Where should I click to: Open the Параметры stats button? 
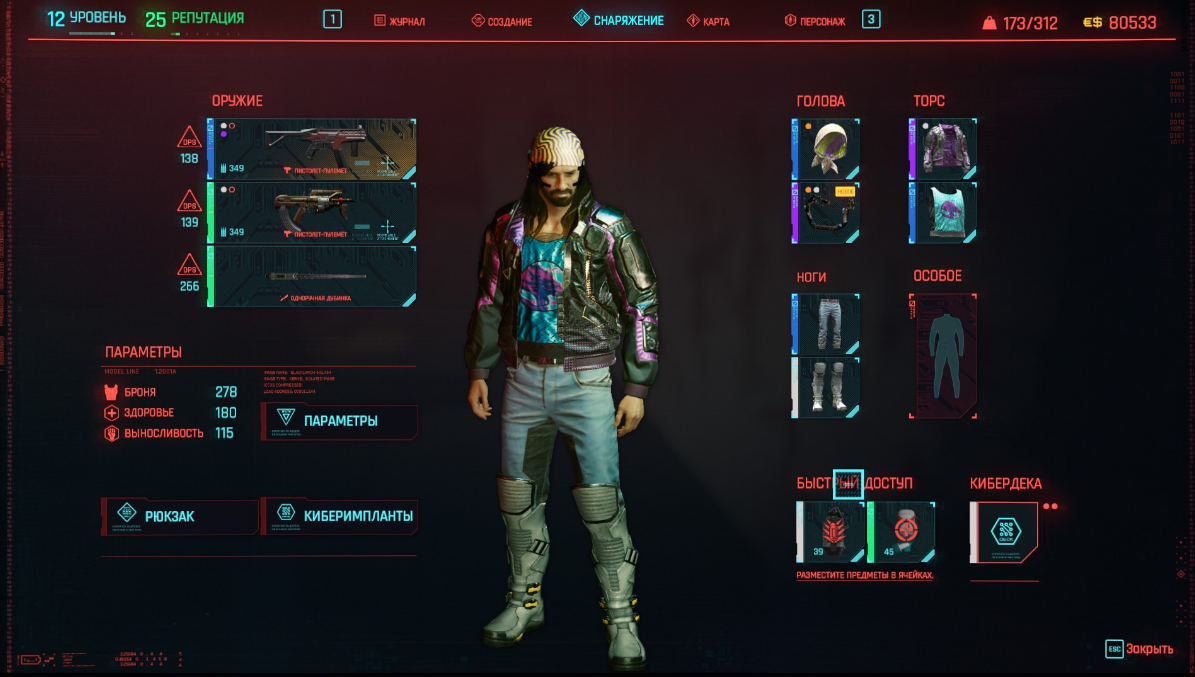click(340, 421)
